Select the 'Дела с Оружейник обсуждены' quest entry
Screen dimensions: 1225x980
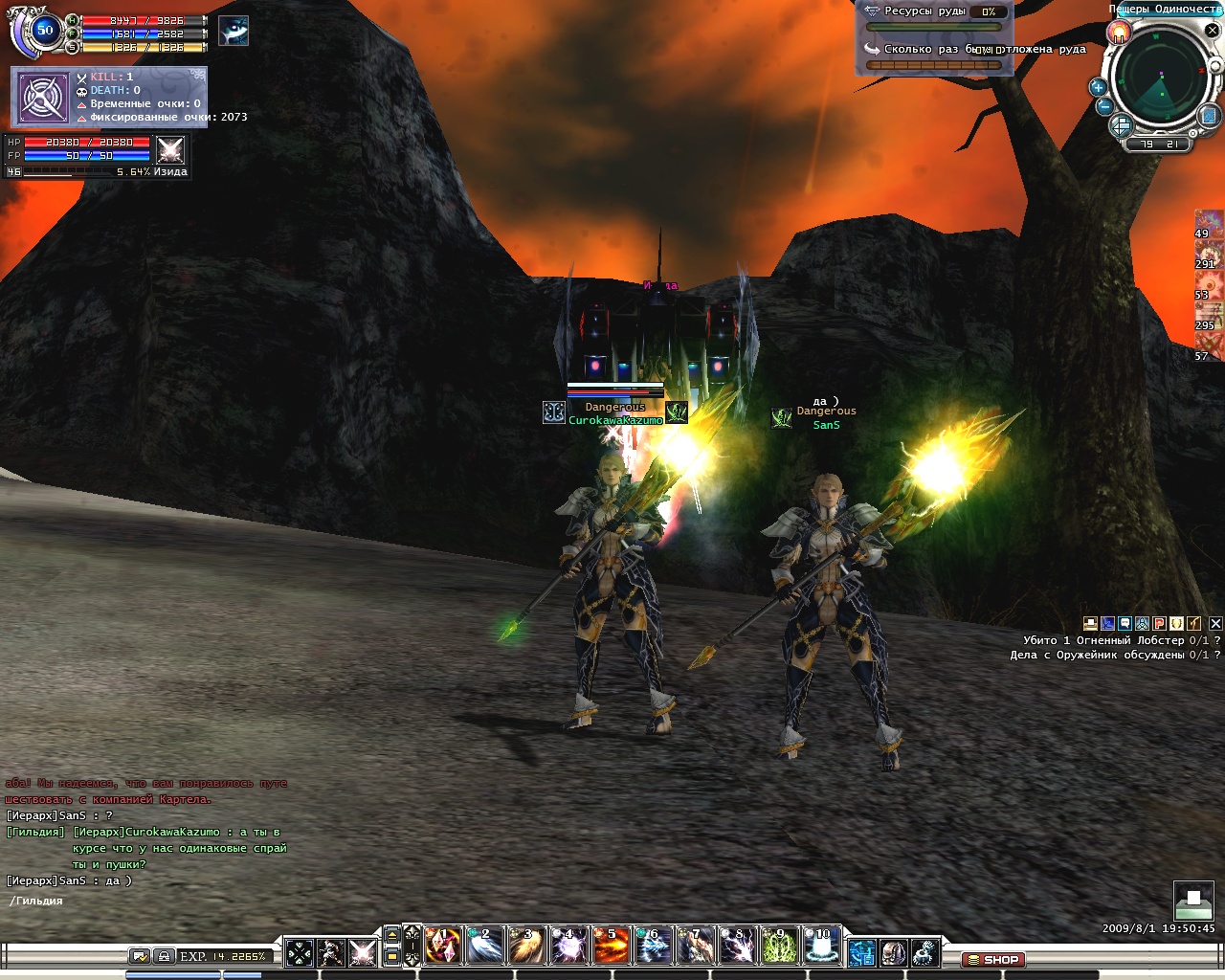point(1109,656)
